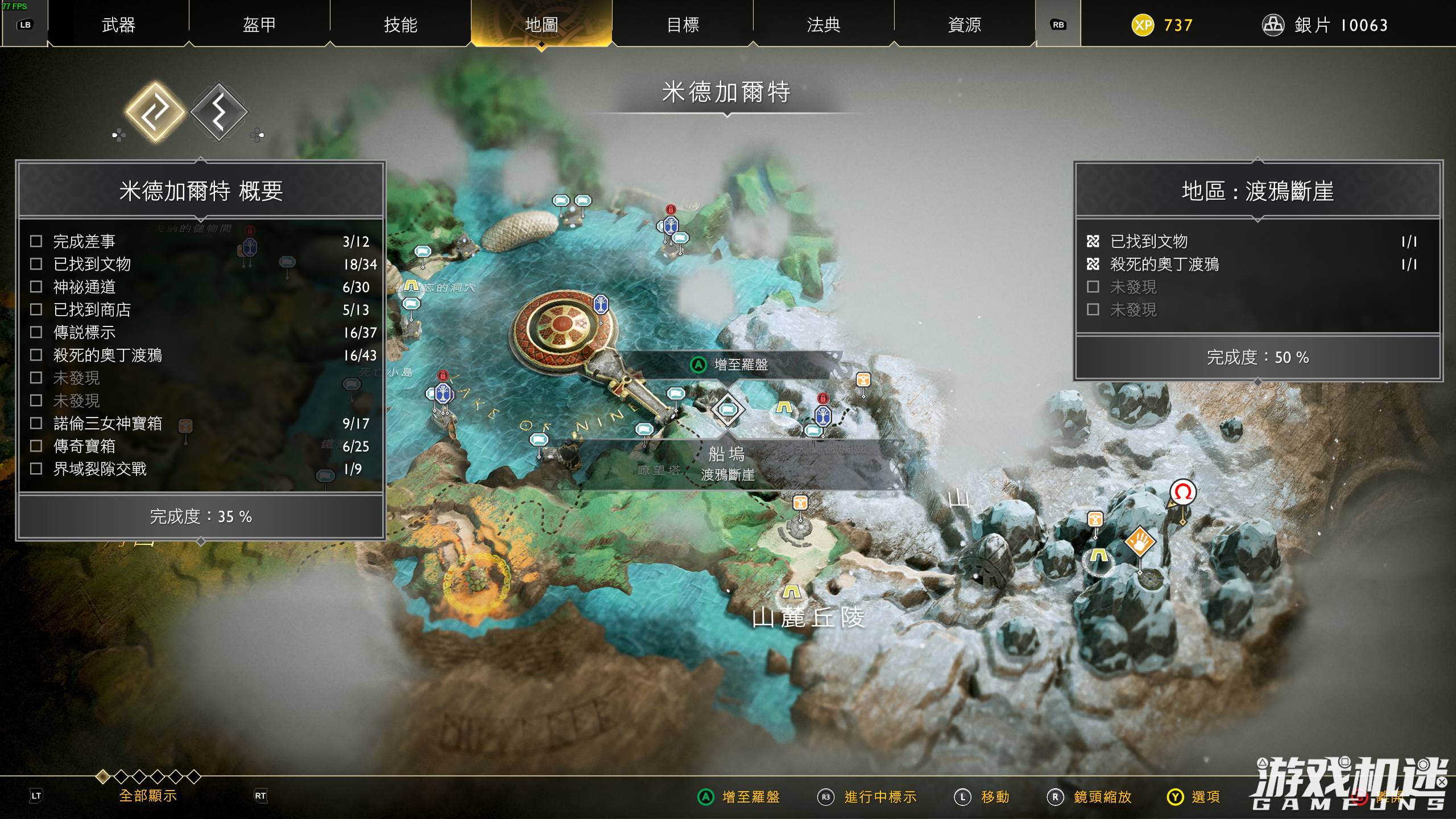Open the 法典 tab

tap(824, 25)
